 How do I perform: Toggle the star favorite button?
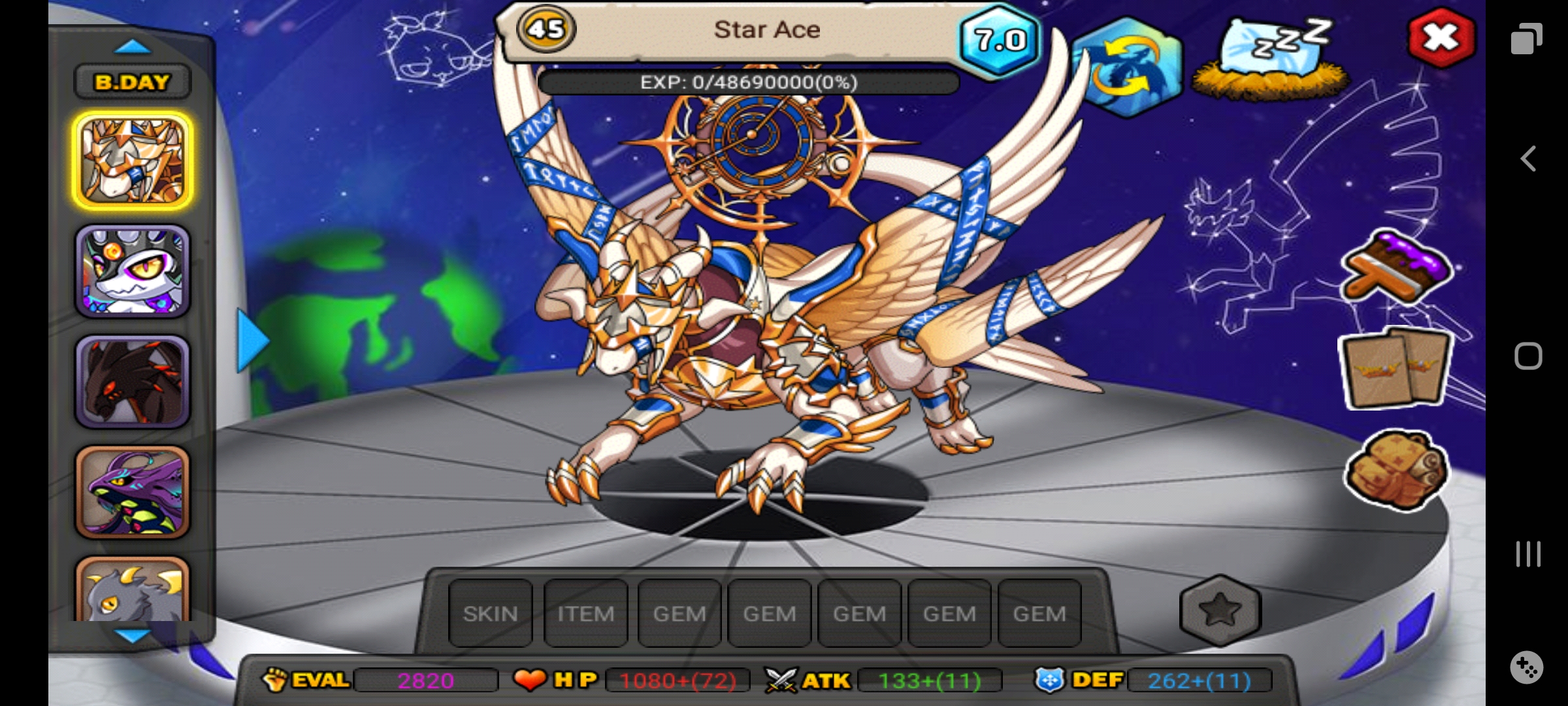click(1220, 611)
